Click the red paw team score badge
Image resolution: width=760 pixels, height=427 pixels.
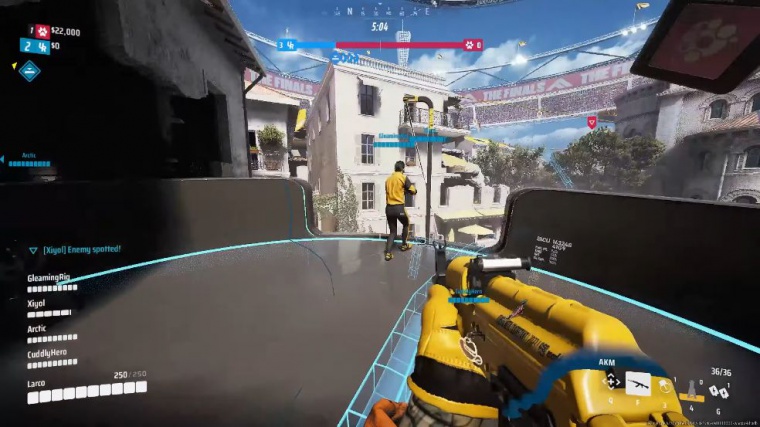[x=43, y=31]
